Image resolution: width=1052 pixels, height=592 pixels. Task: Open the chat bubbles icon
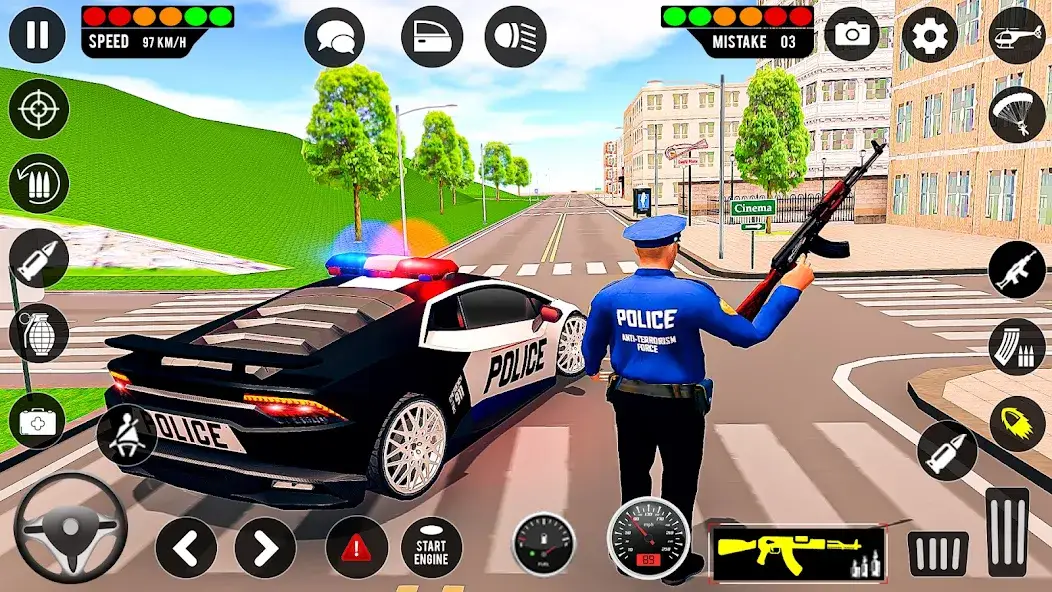pyautogui.click(x=334, y=38)
